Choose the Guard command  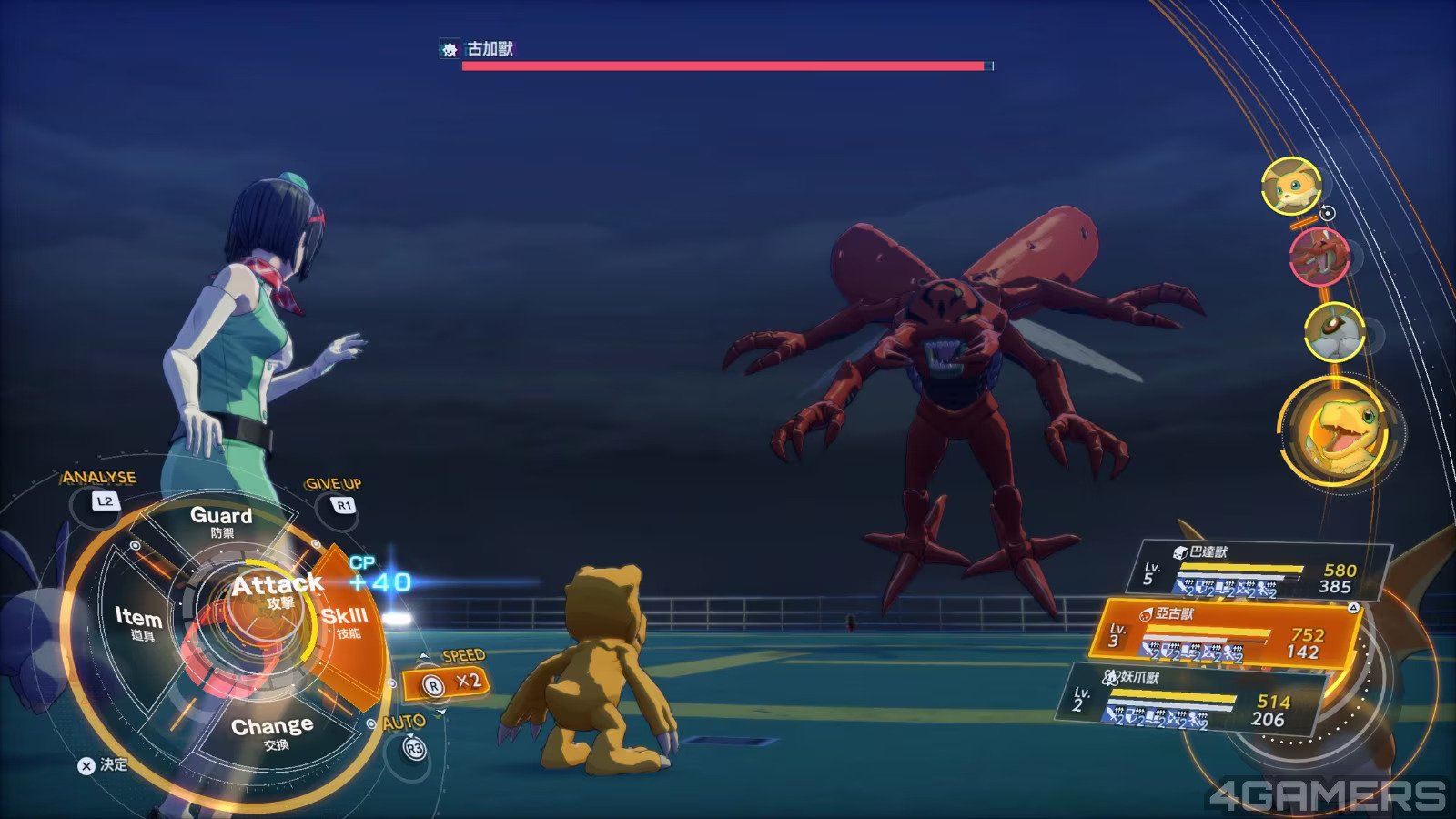point(221,521)
